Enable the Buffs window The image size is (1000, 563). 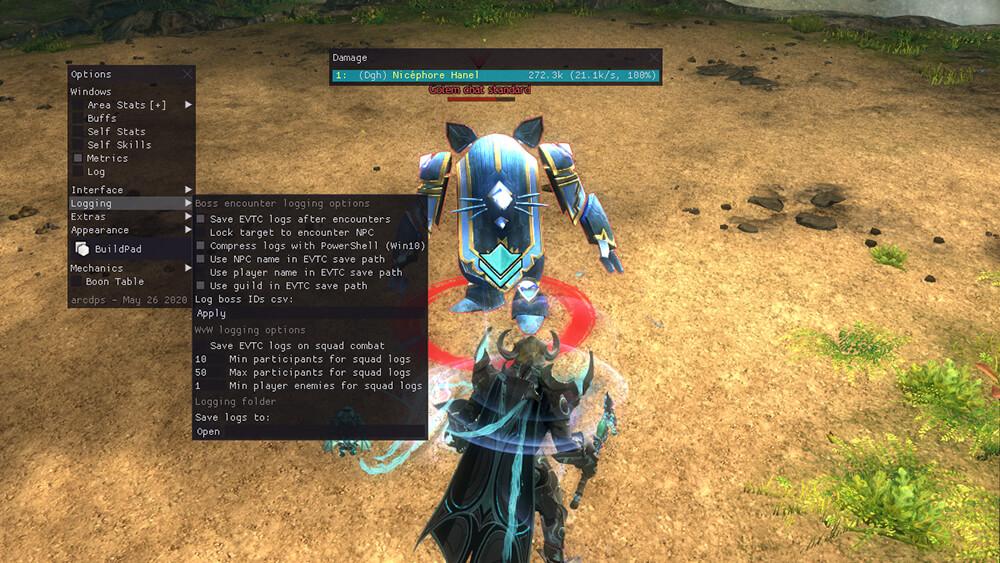(x=78, y=118)
